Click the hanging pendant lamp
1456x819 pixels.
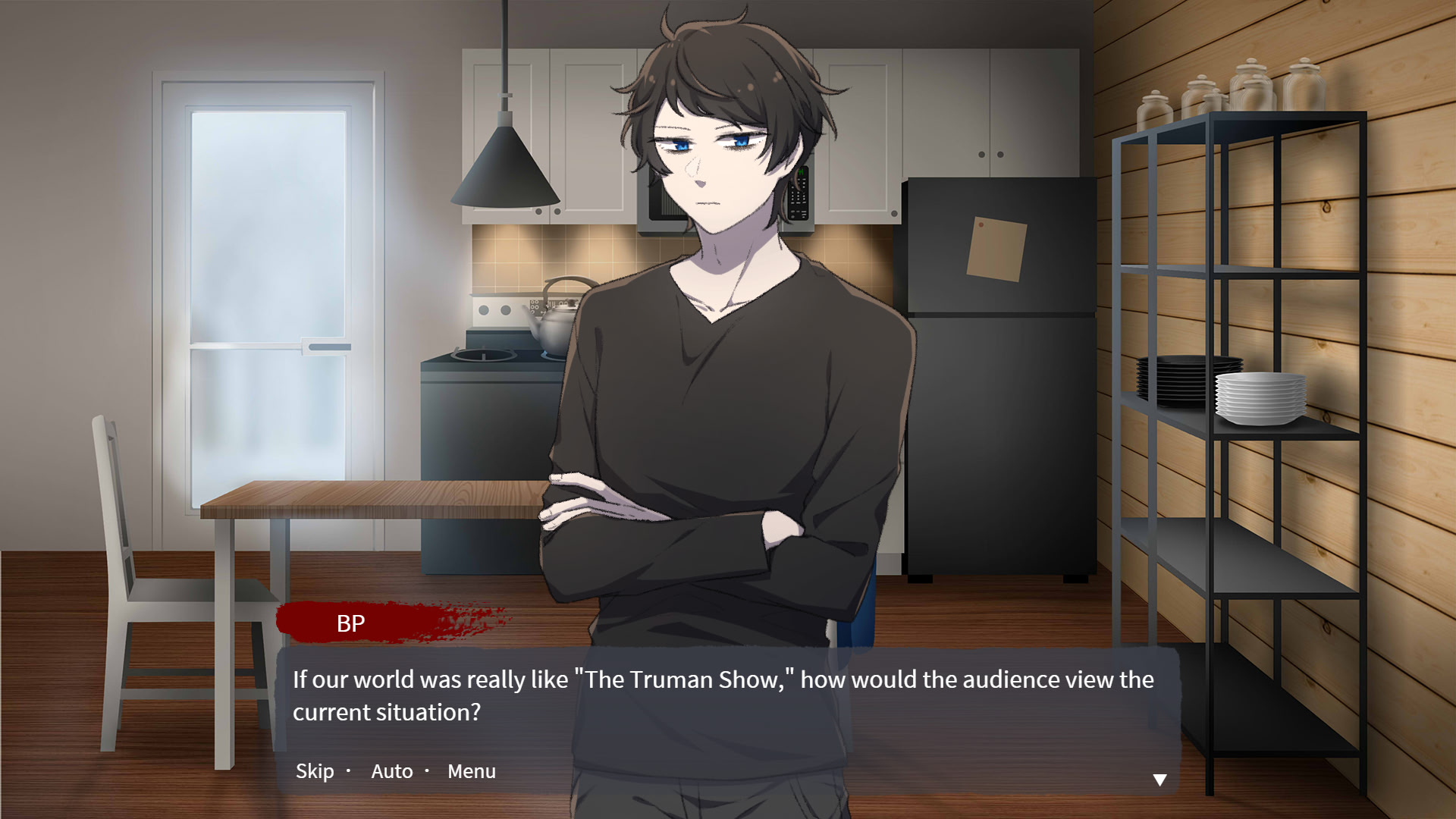507,167
